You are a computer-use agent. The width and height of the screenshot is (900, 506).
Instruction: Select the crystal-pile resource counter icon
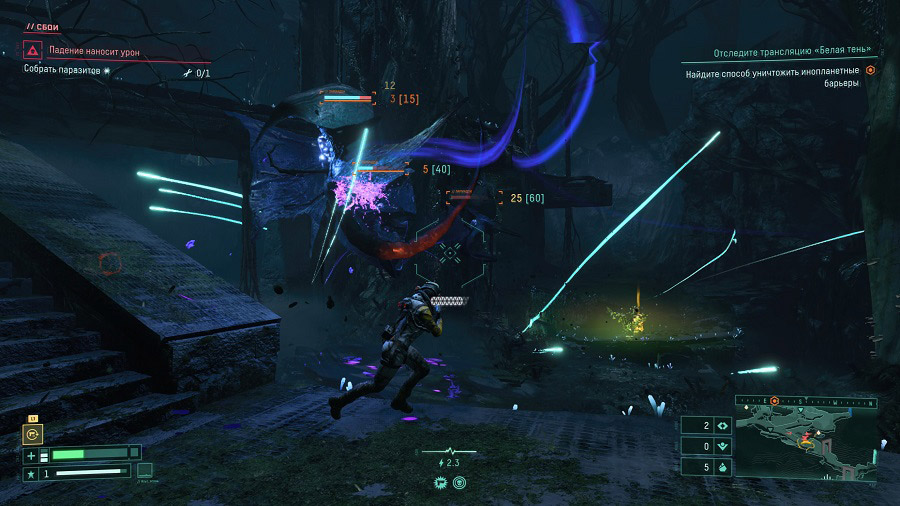722,467
